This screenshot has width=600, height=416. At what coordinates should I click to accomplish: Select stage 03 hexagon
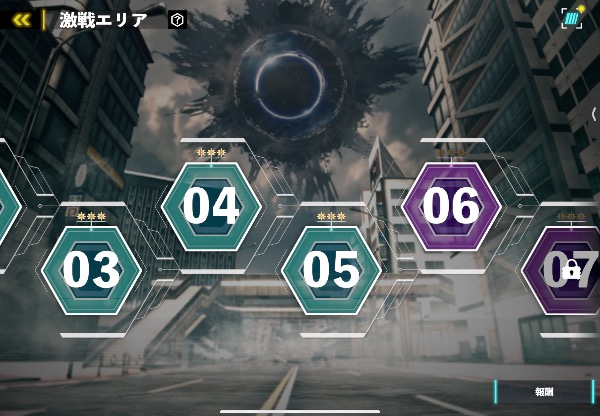point(91,269)
